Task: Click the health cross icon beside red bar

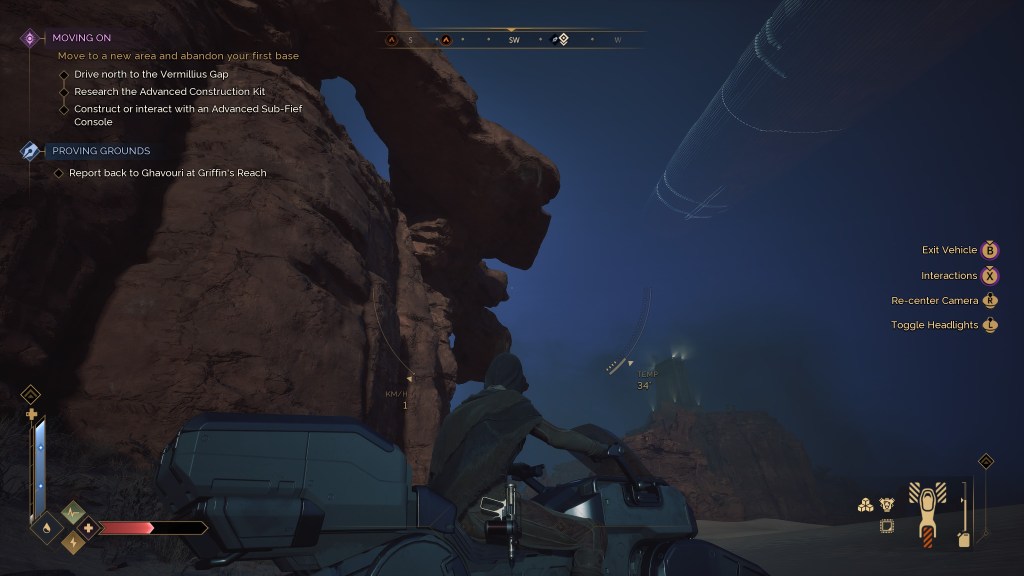Action: point(88,527)
